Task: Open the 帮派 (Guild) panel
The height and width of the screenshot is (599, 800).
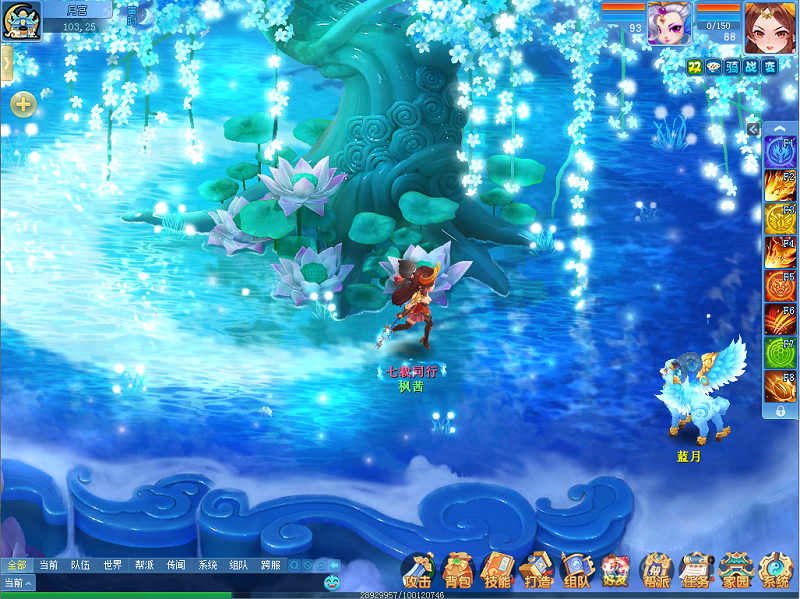Action: 657,571
